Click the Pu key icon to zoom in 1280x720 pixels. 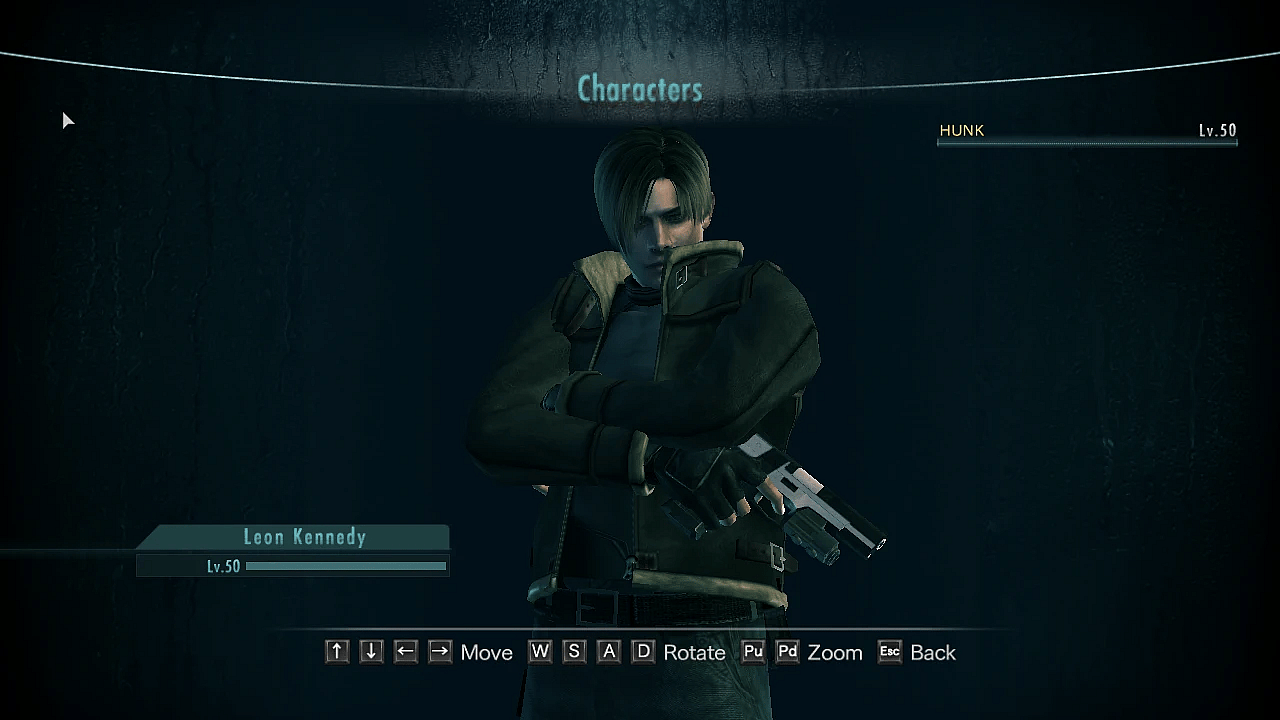click(753, 652)
